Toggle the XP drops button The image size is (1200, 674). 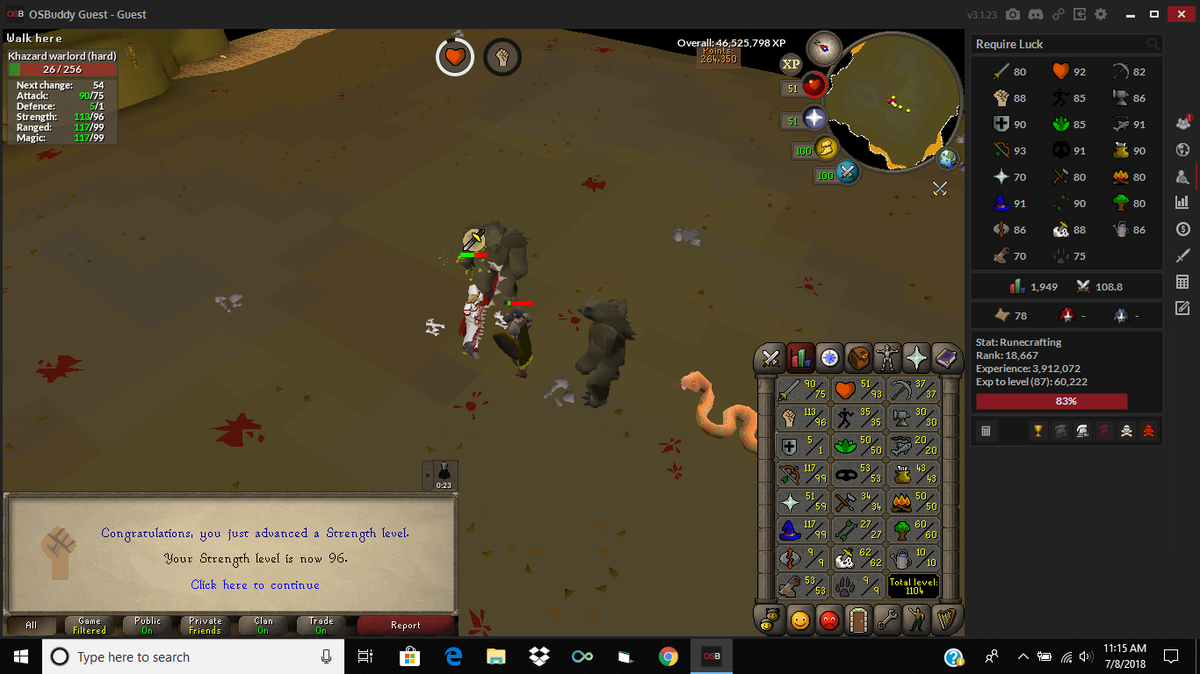790,62
